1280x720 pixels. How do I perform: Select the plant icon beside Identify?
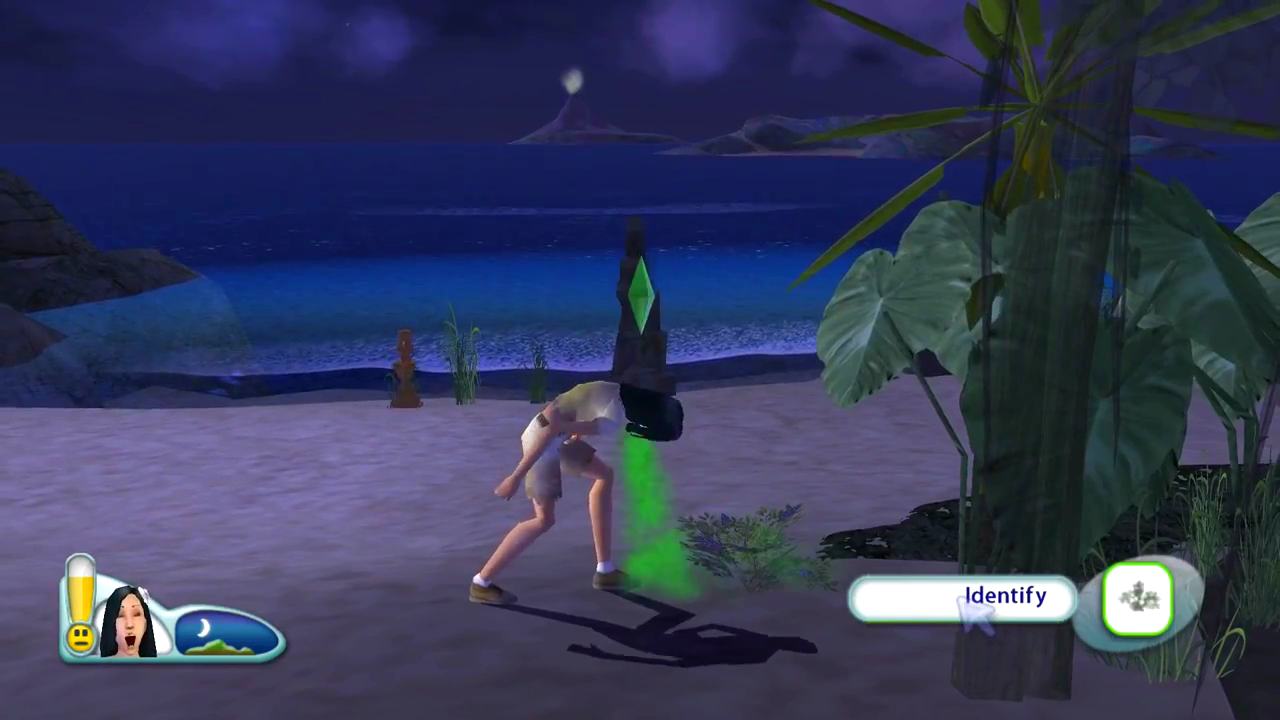tap(1138, 599)
